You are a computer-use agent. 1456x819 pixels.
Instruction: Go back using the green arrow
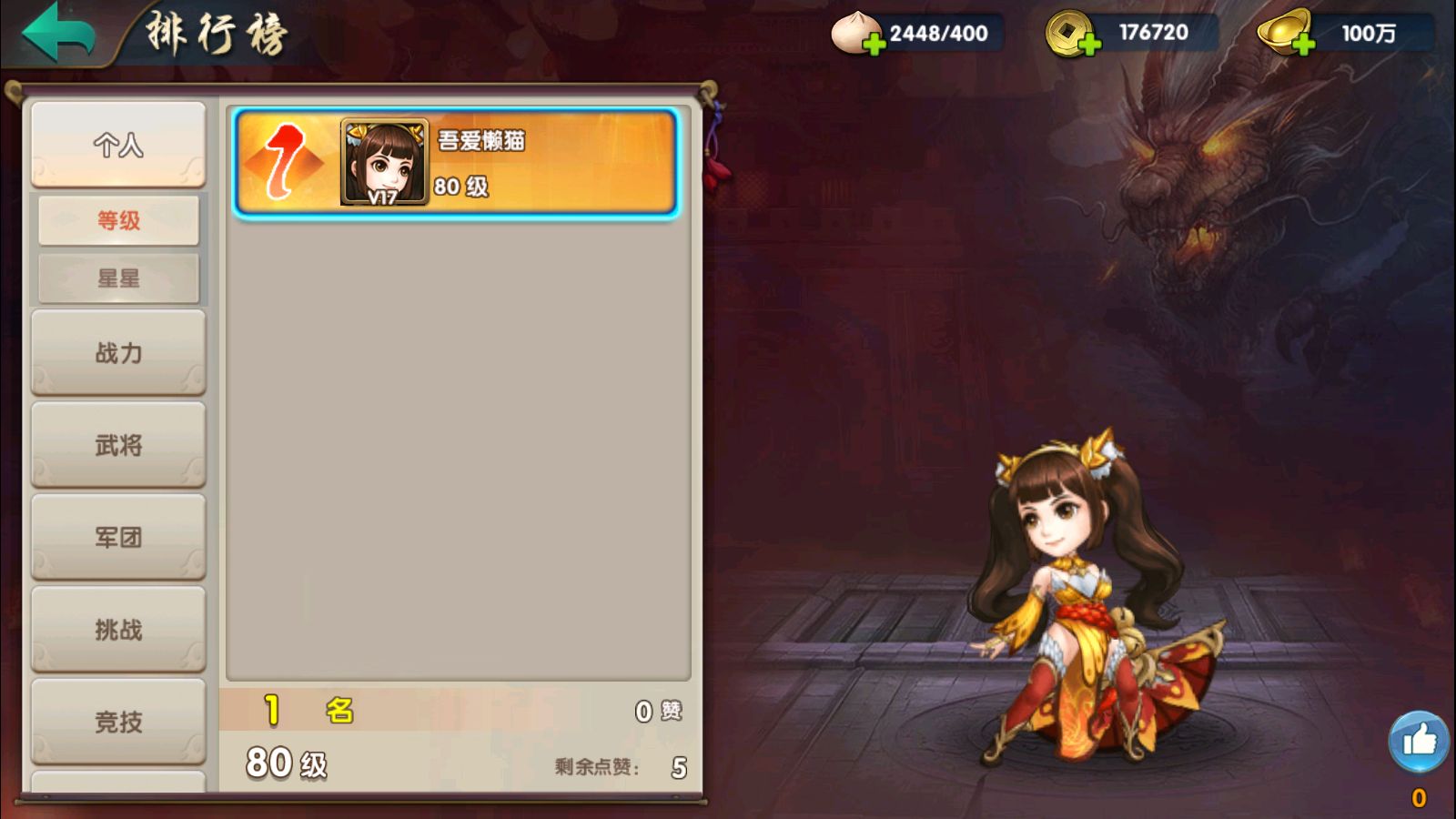59,33
